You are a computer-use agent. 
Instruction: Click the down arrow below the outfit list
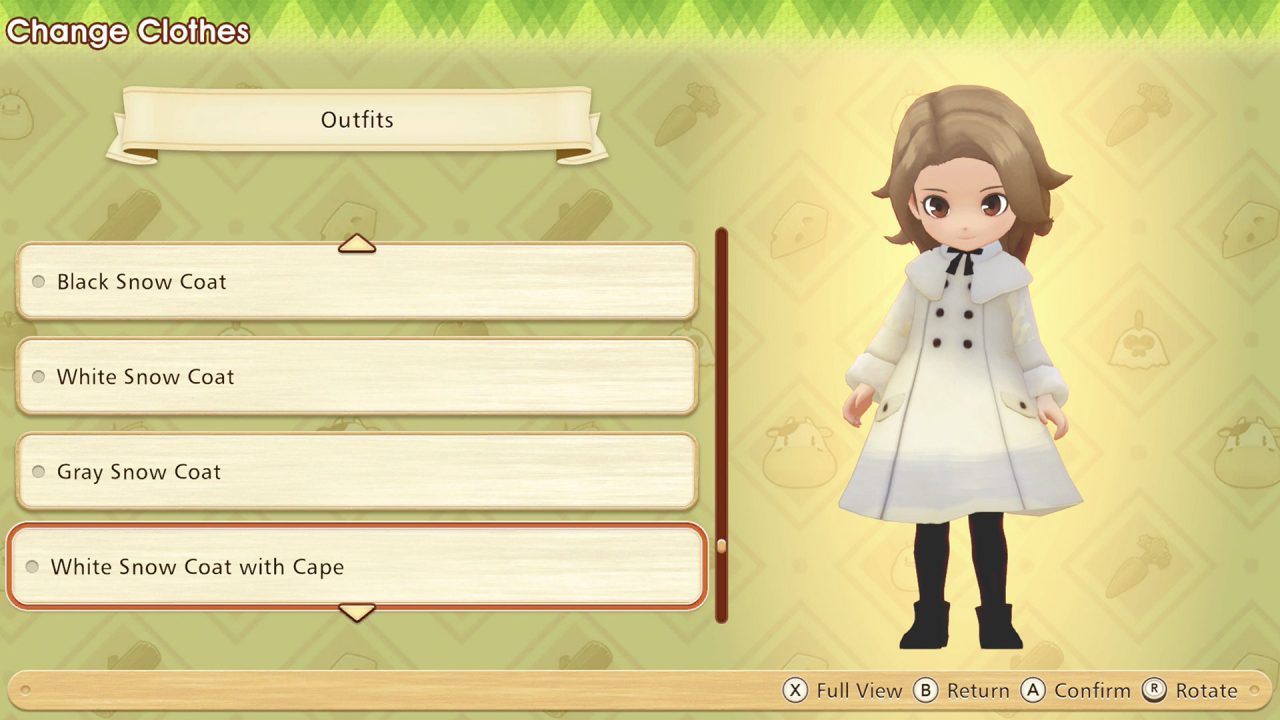pyautogui.click(x=357, y=611)
